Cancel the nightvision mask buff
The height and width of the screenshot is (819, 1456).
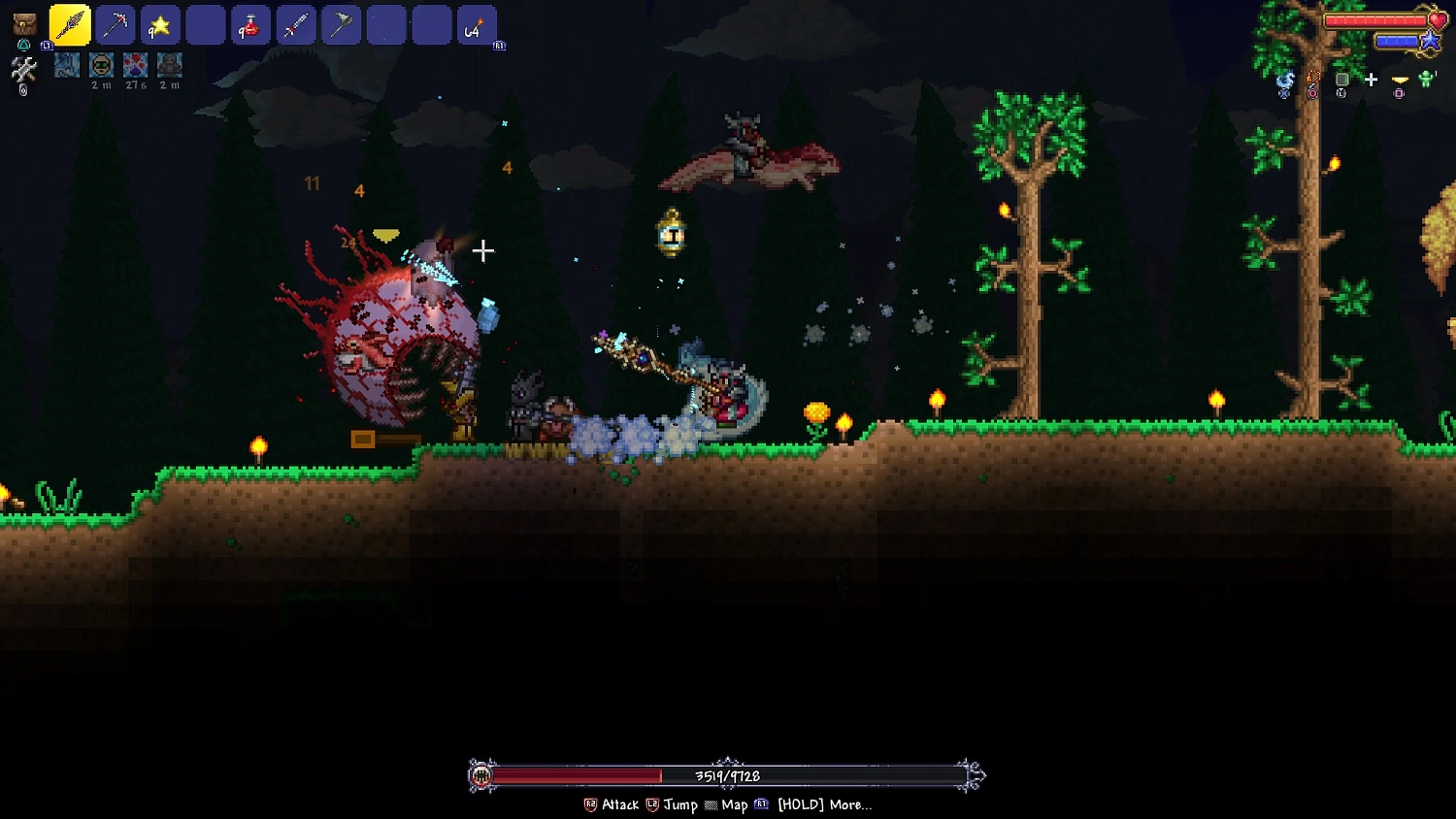pyautogui.click(x=101, y=66)
